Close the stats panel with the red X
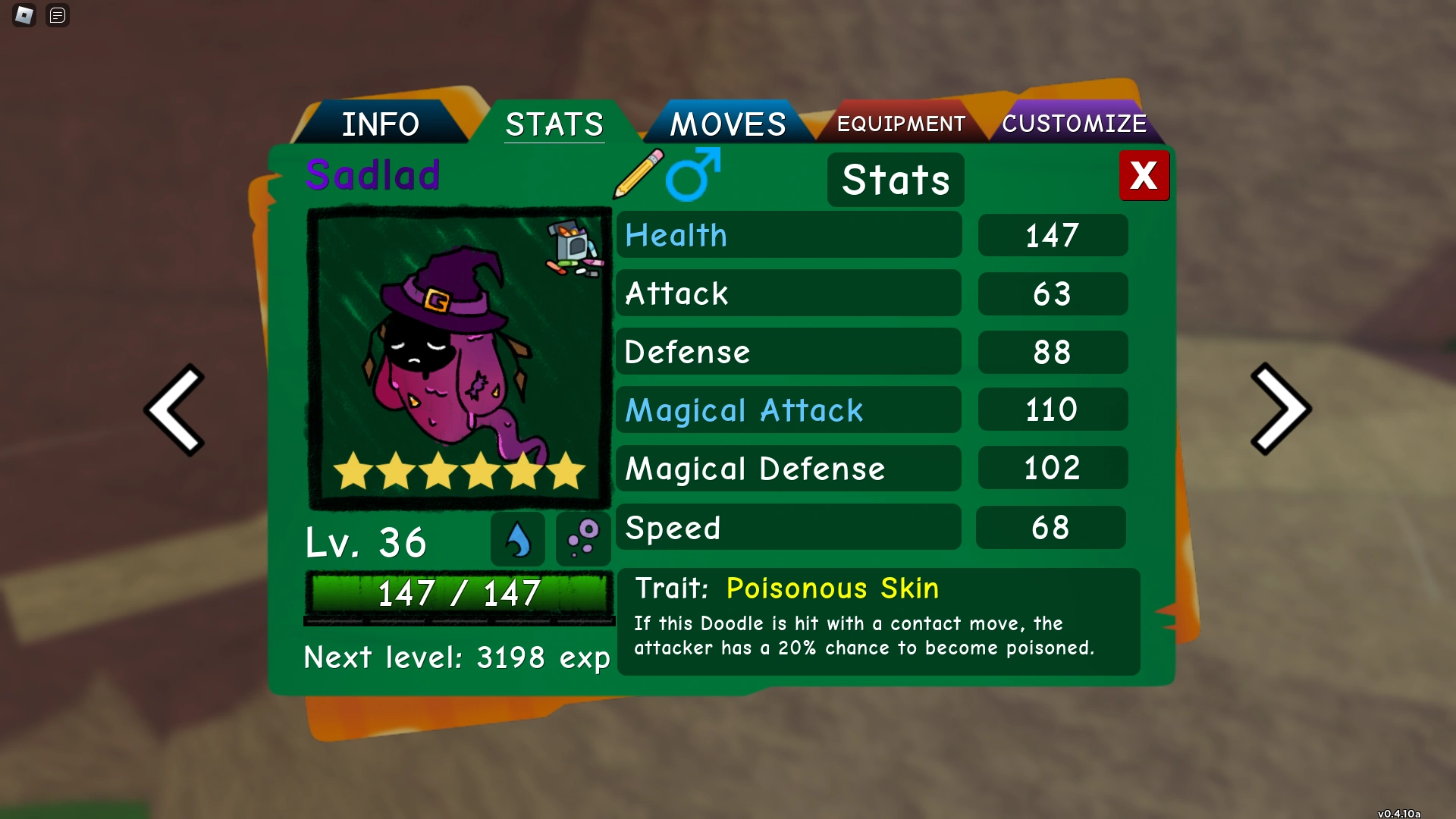The height and width of the screenshot is (819, 1456). click(1144, 175)
